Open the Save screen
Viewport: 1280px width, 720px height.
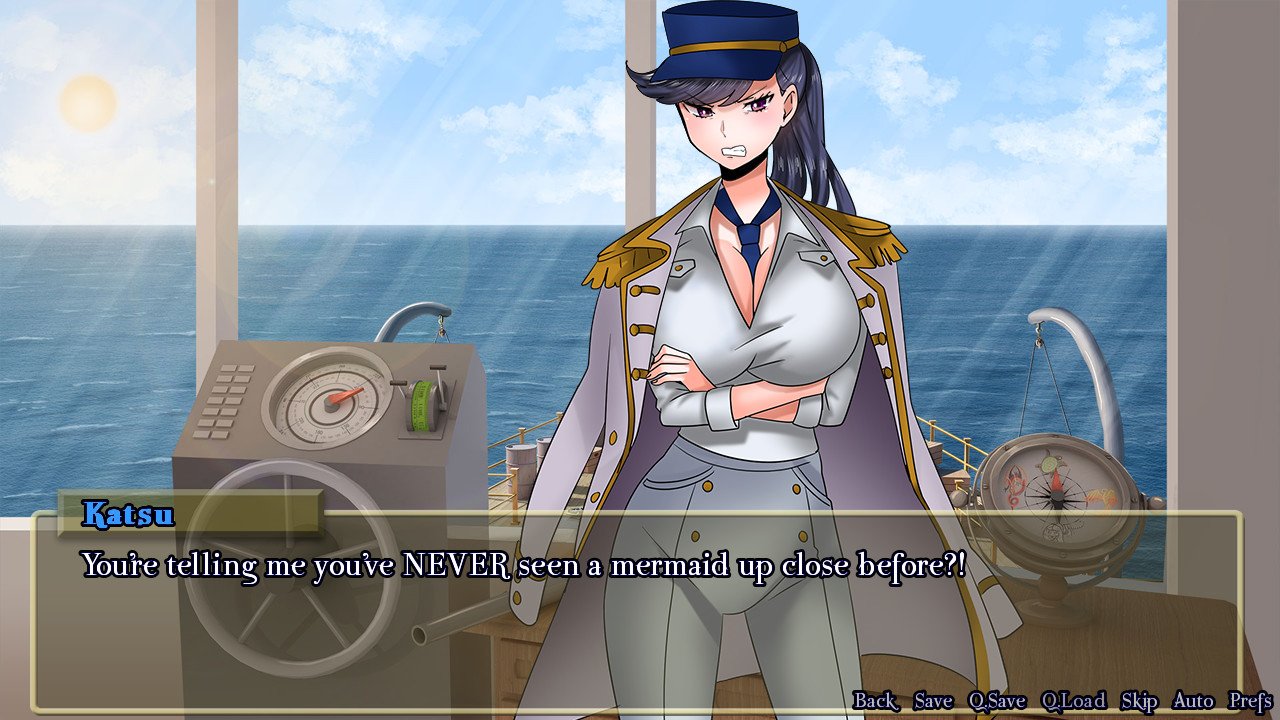[x=932, y=701]
